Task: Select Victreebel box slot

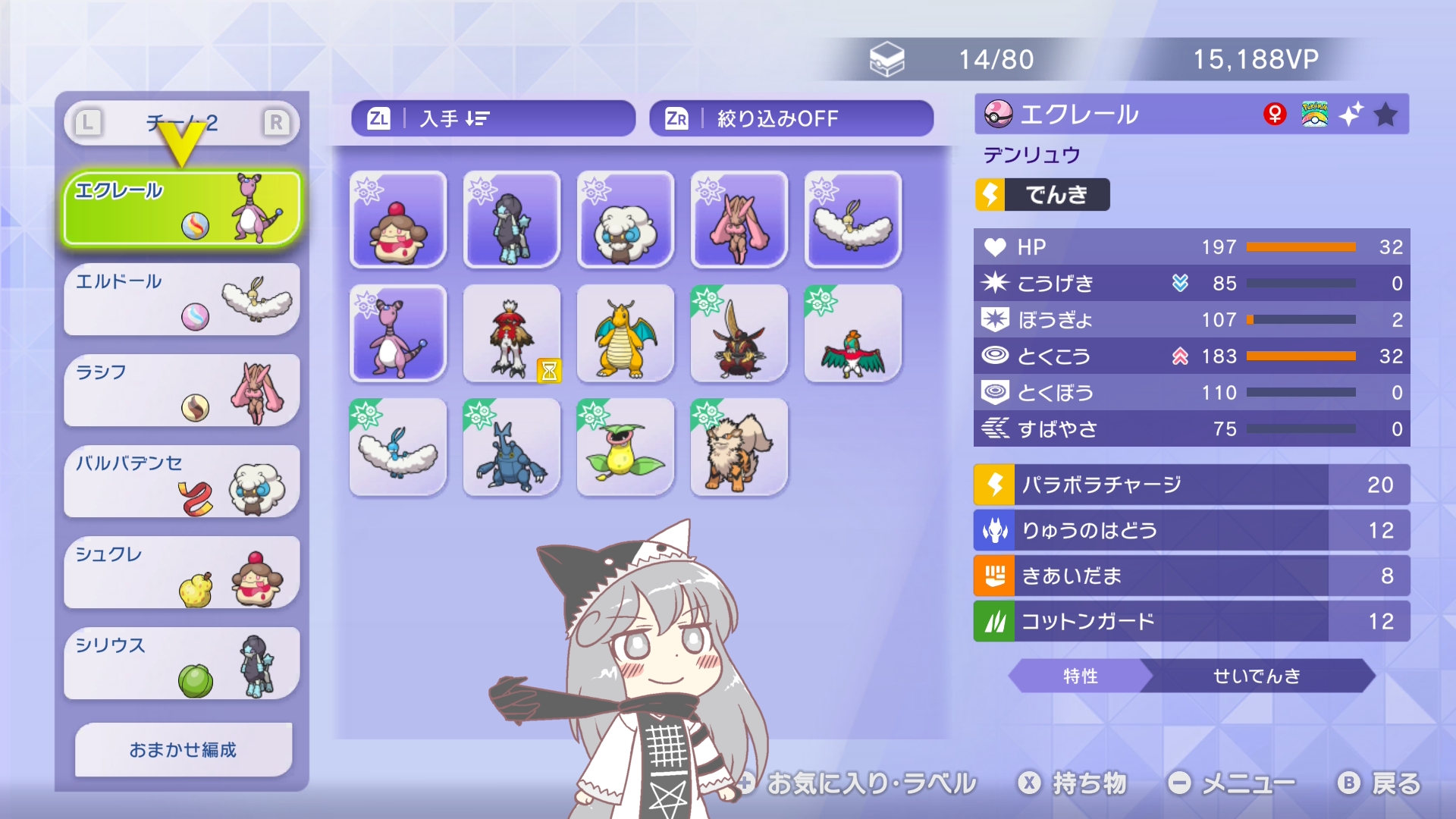Action: [625, 447]
